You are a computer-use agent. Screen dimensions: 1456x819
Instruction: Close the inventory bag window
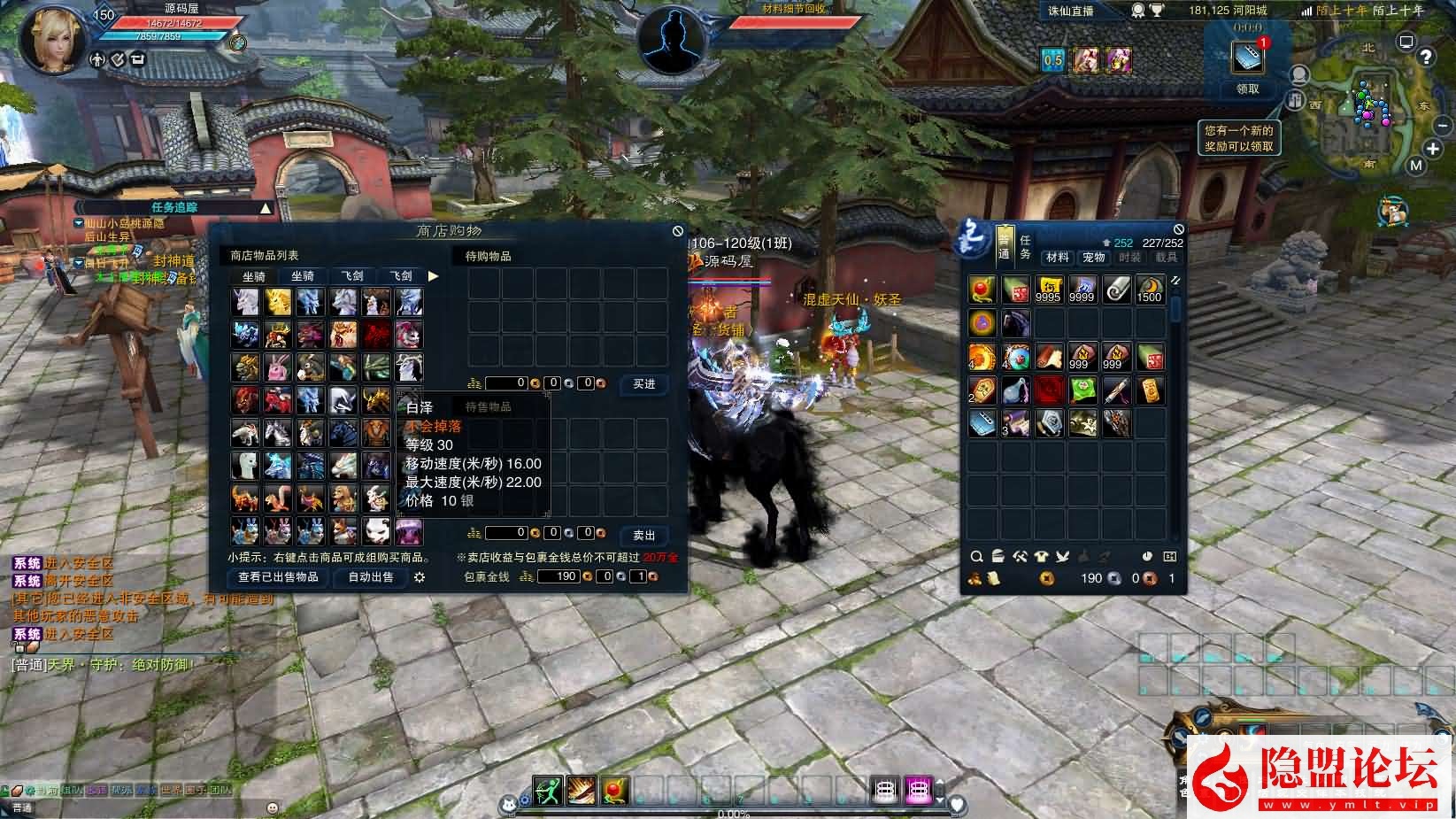[1178, 229]
